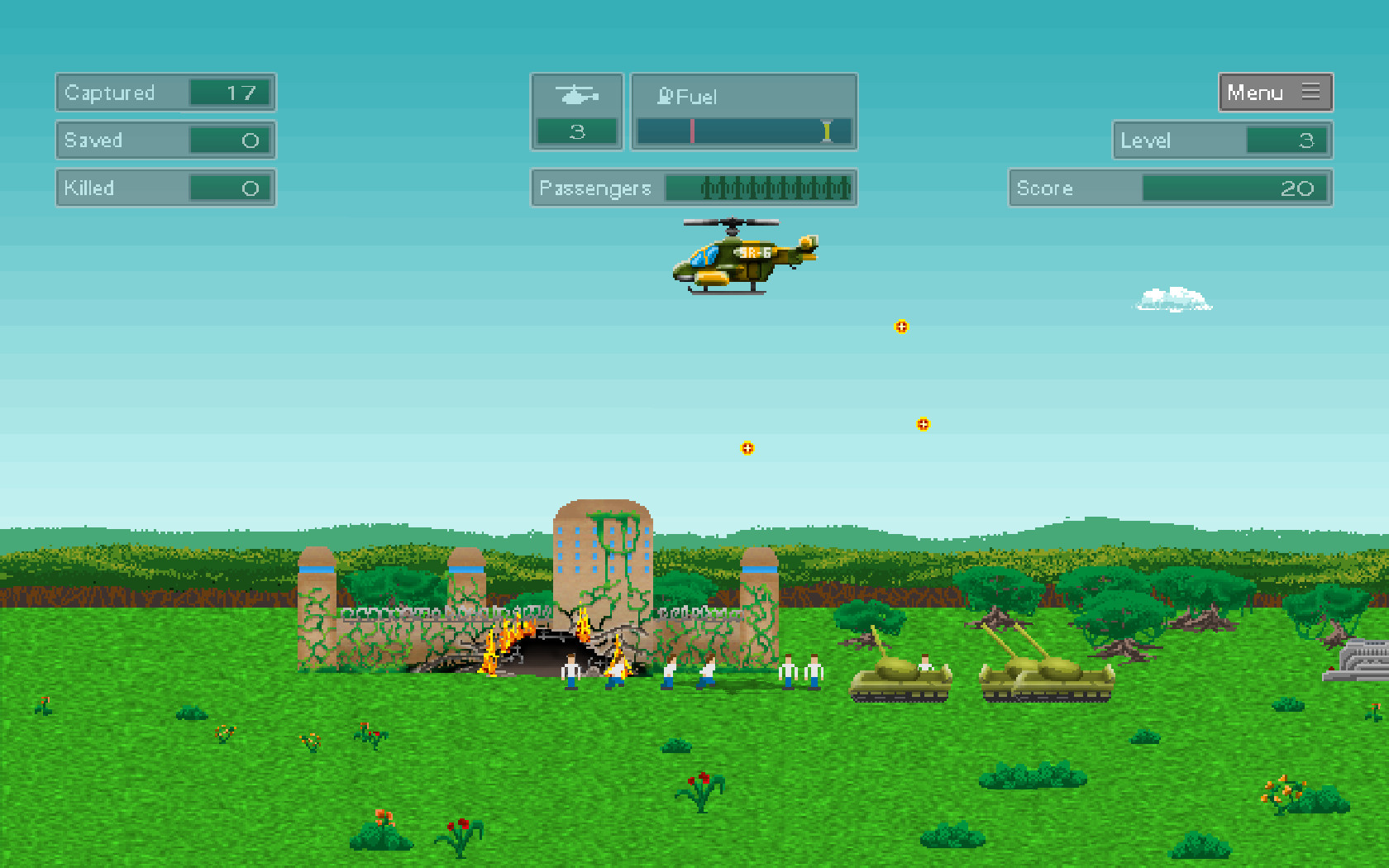Click the helicopter lives count showing 3
The height and width of the screenshot is (868, 1389).
(579, 130)
